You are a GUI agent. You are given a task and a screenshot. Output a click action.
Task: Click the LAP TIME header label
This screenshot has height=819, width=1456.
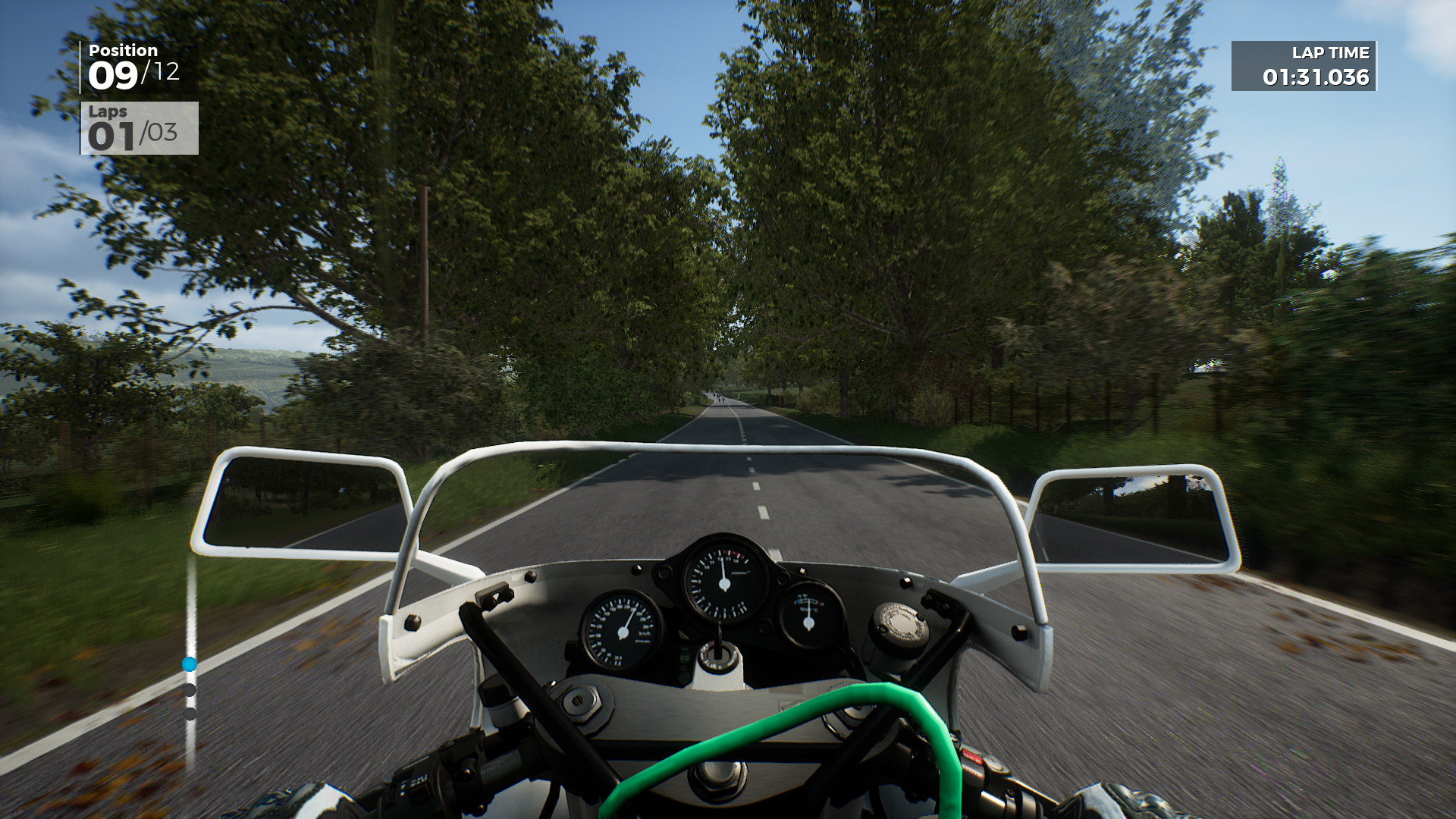click(x=1331, y=53)
